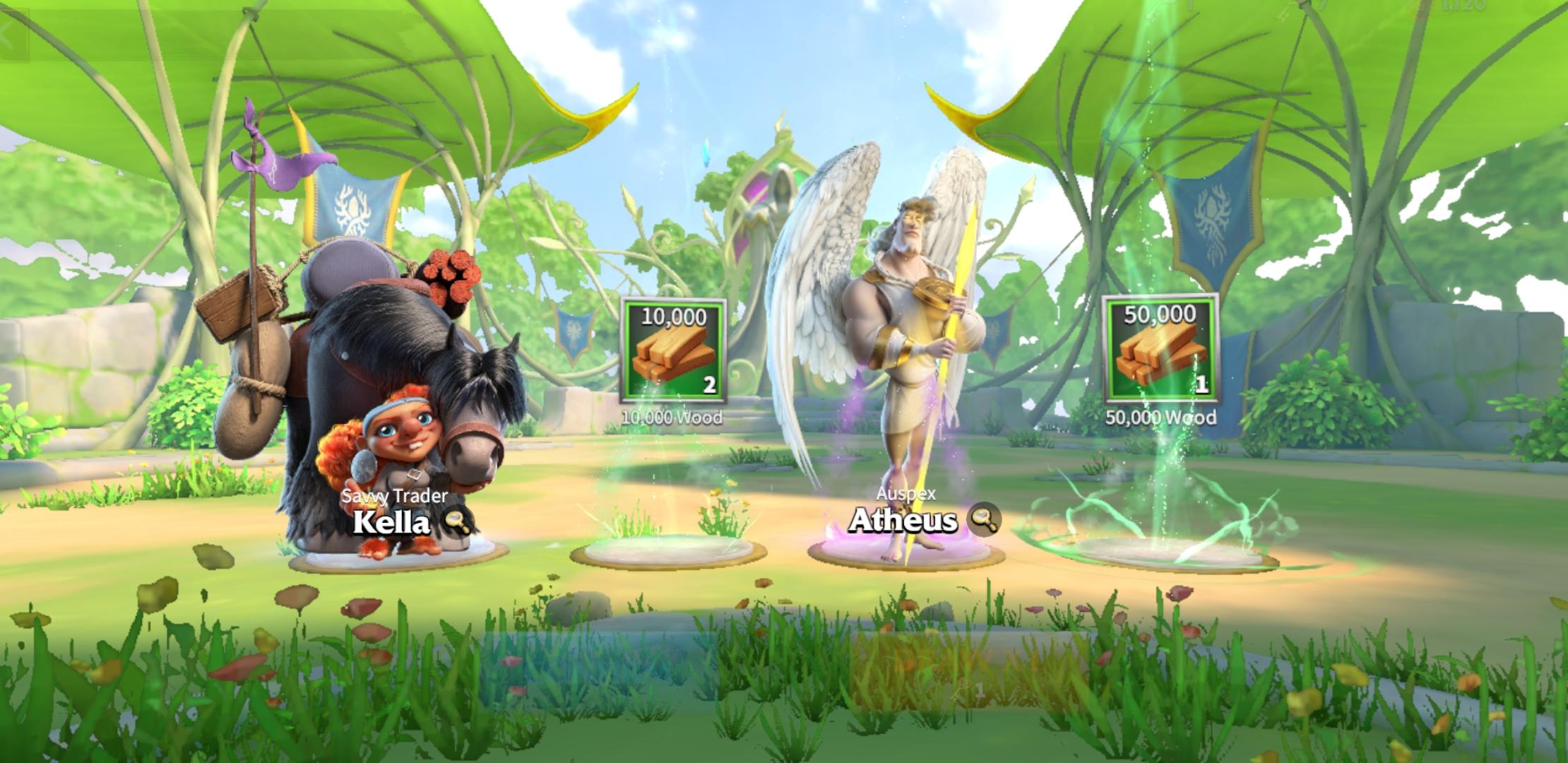Open Atheus's info via the magnifier icon

tap(982, 521)
